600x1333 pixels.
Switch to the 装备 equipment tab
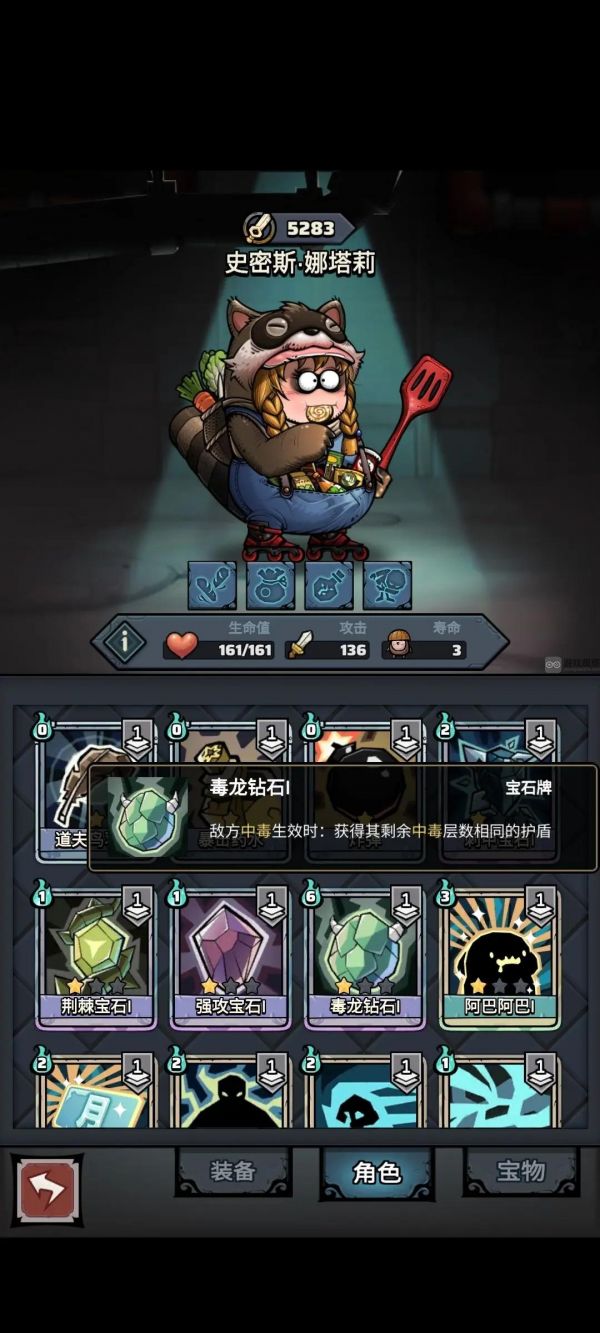click(233, 1171)
